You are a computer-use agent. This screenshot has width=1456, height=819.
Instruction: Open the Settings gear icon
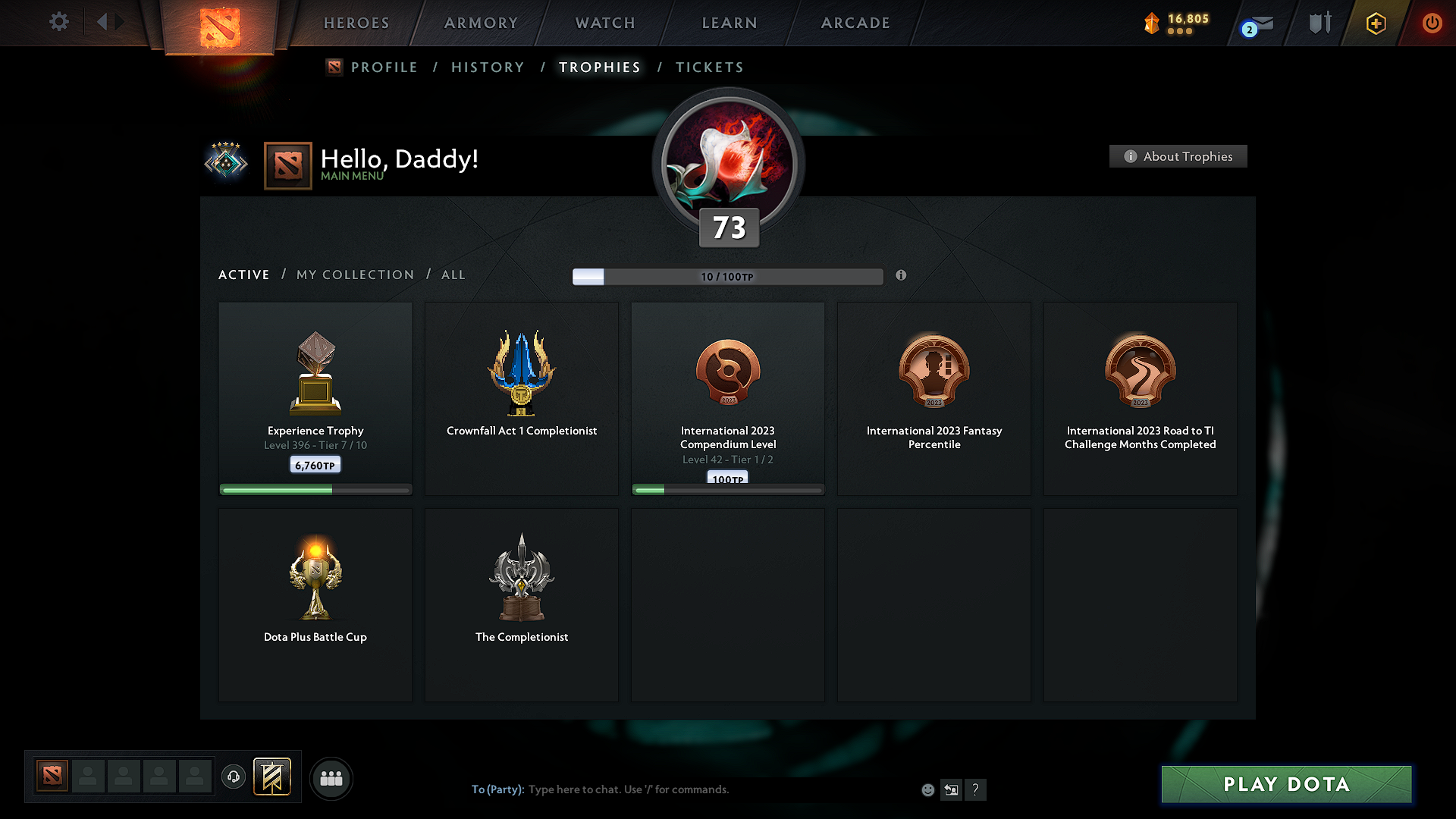[59, 22]
